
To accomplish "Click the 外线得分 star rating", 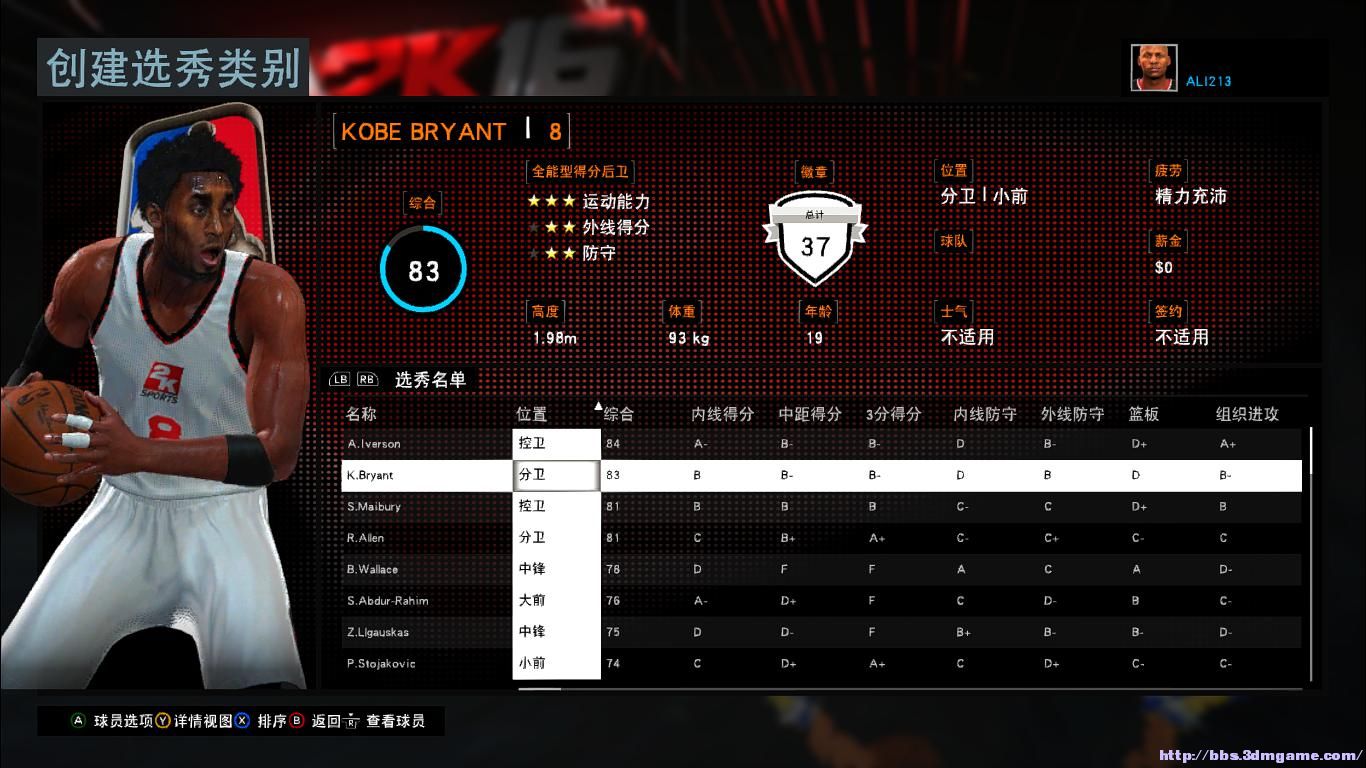I will coord(550,227).
